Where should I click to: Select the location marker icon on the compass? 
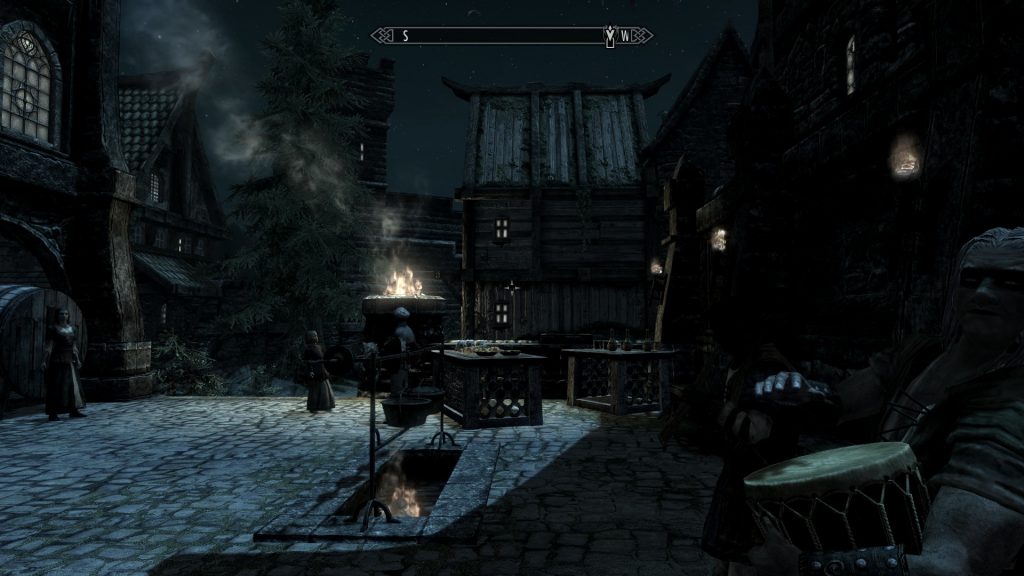point(609,36)
